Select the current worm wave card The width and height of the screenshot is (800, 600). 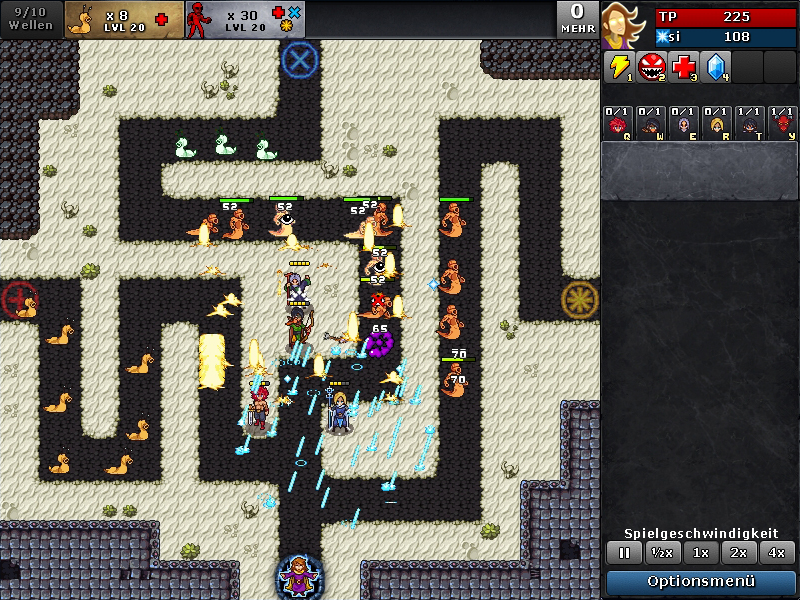[x=124, y=19]
